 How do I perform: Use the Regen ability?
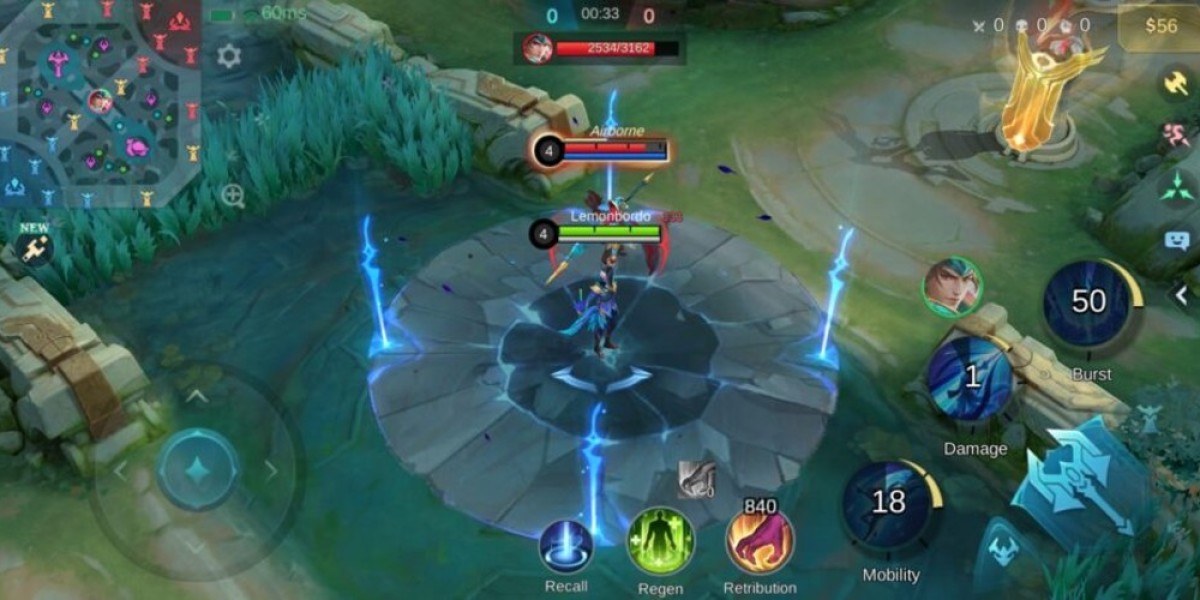click(660, 541)
